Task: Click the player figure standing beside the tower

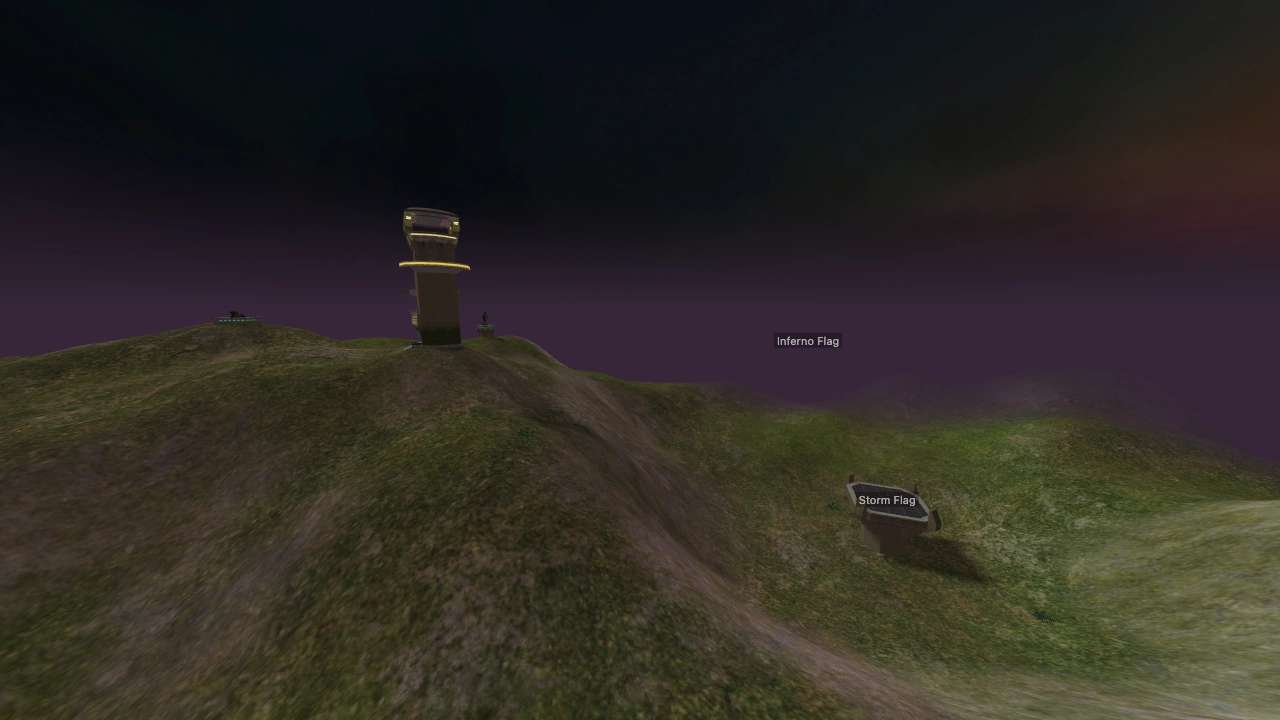Action: pos(485,315)
